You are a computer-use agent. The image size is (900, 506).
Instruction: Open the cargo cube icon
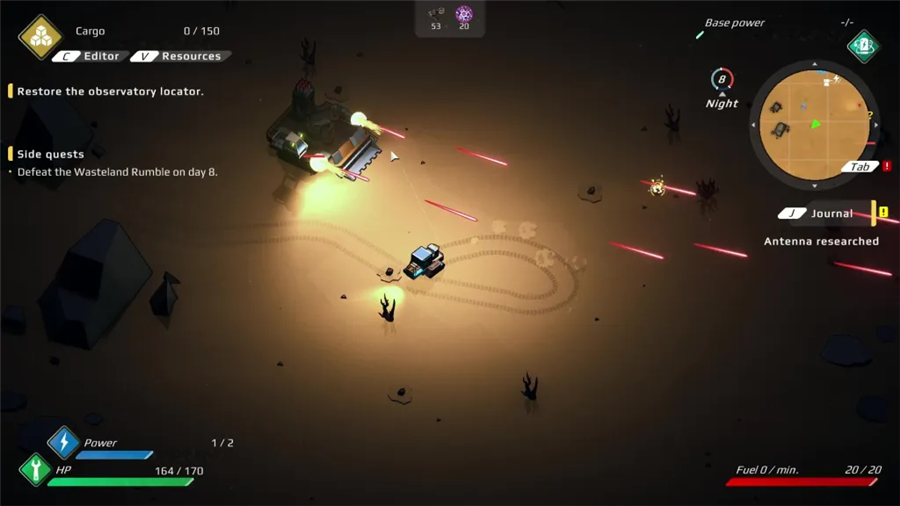pos(40,37)
